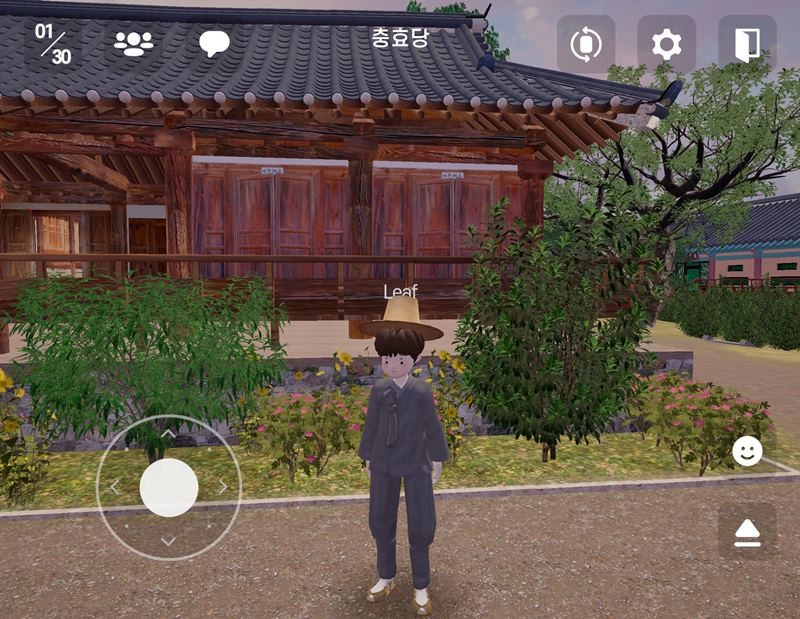Open the gear settings menu
Image resolution: width=800 pixels, height=619 pixels.
666,44
